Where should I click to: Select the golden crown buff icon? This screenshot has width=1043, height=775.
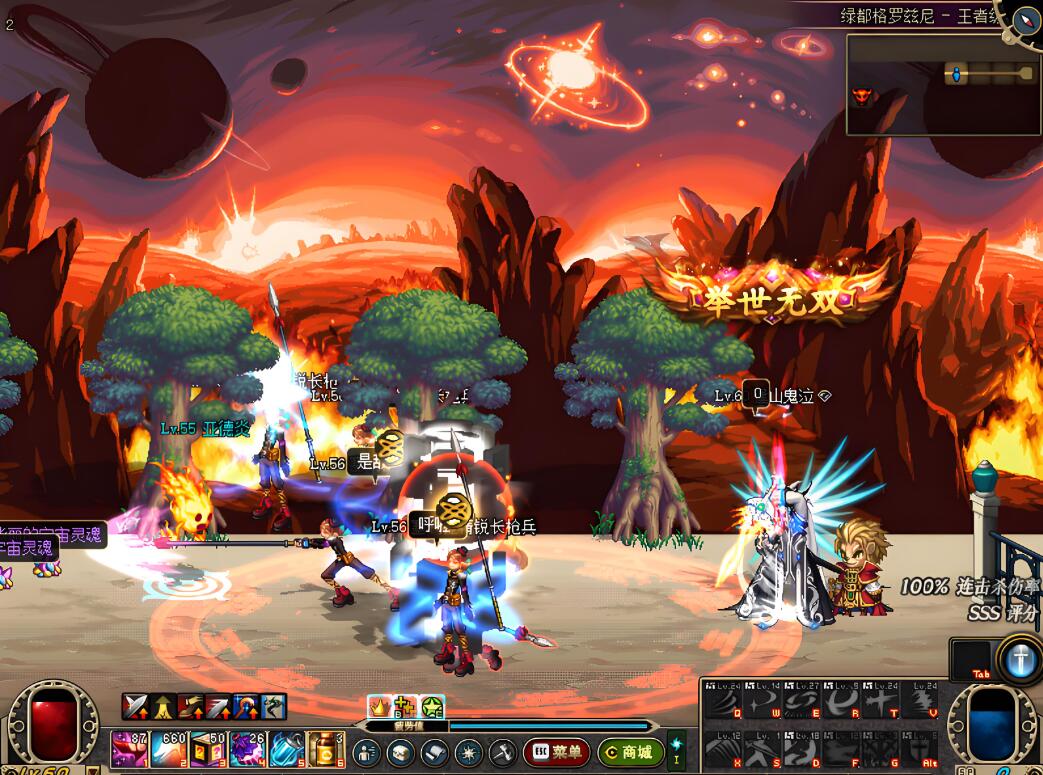(x=379, y=705)
